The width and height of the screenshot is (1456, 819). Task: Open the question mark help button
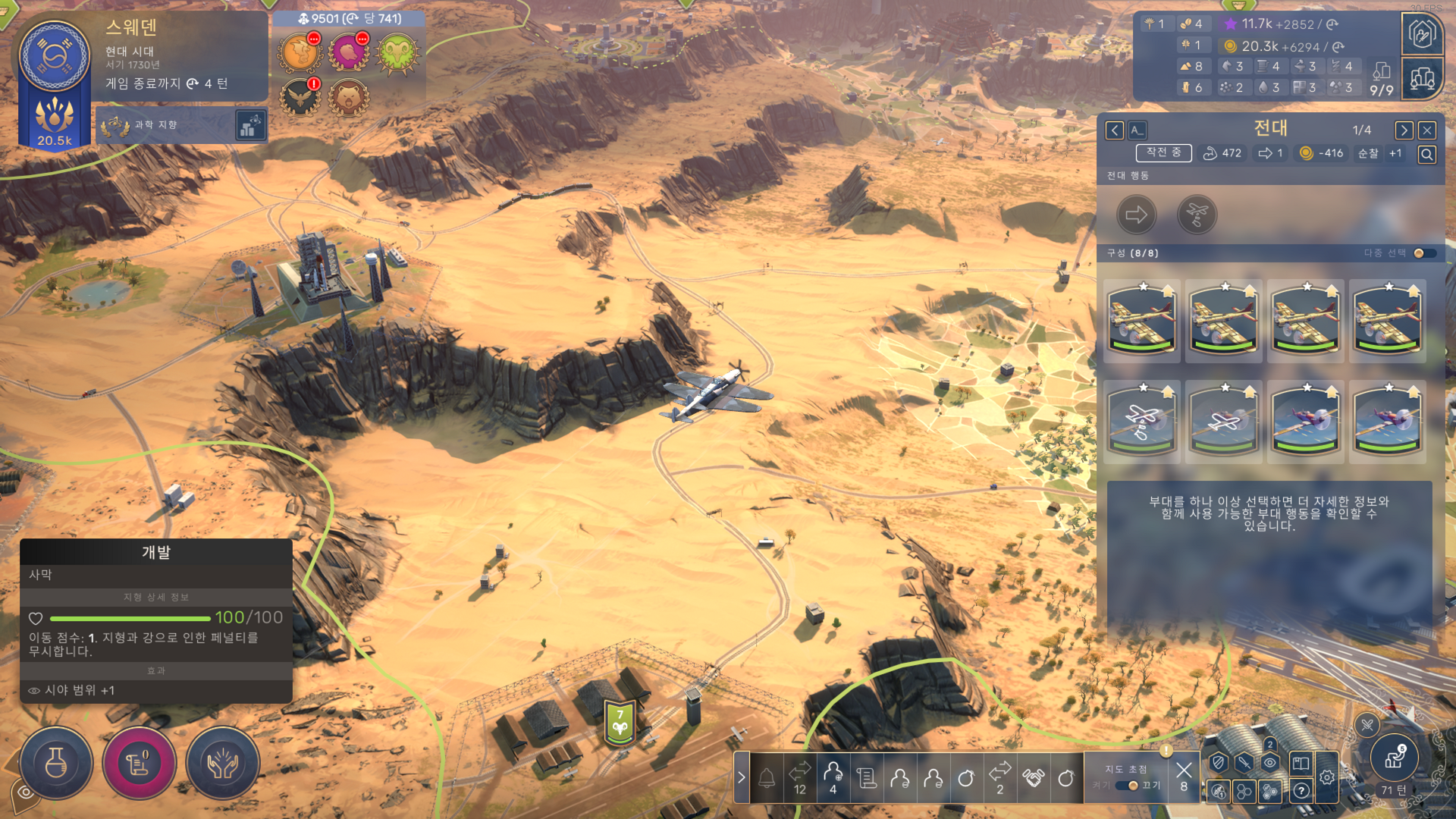click(x=1301, y=791)
